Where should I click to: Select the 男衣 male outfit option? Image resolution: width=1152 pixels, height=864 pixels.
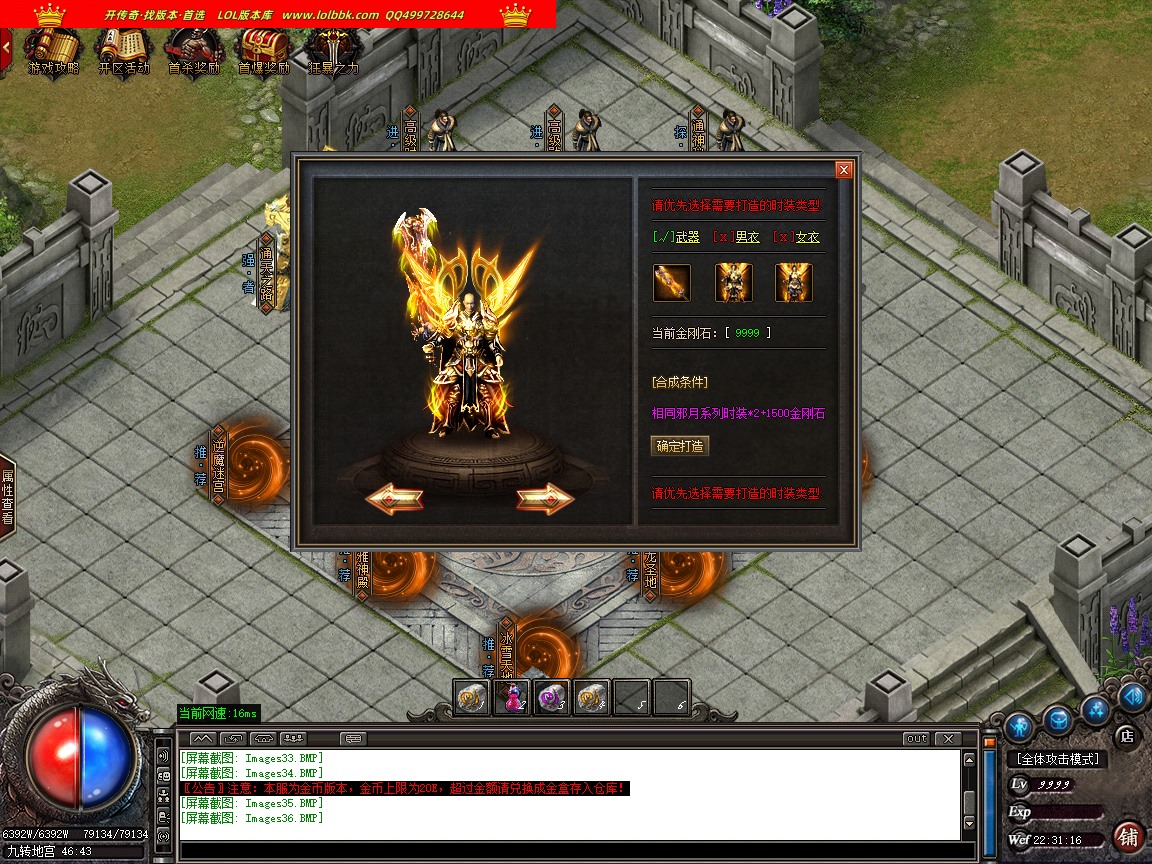[x=738, y=237]
